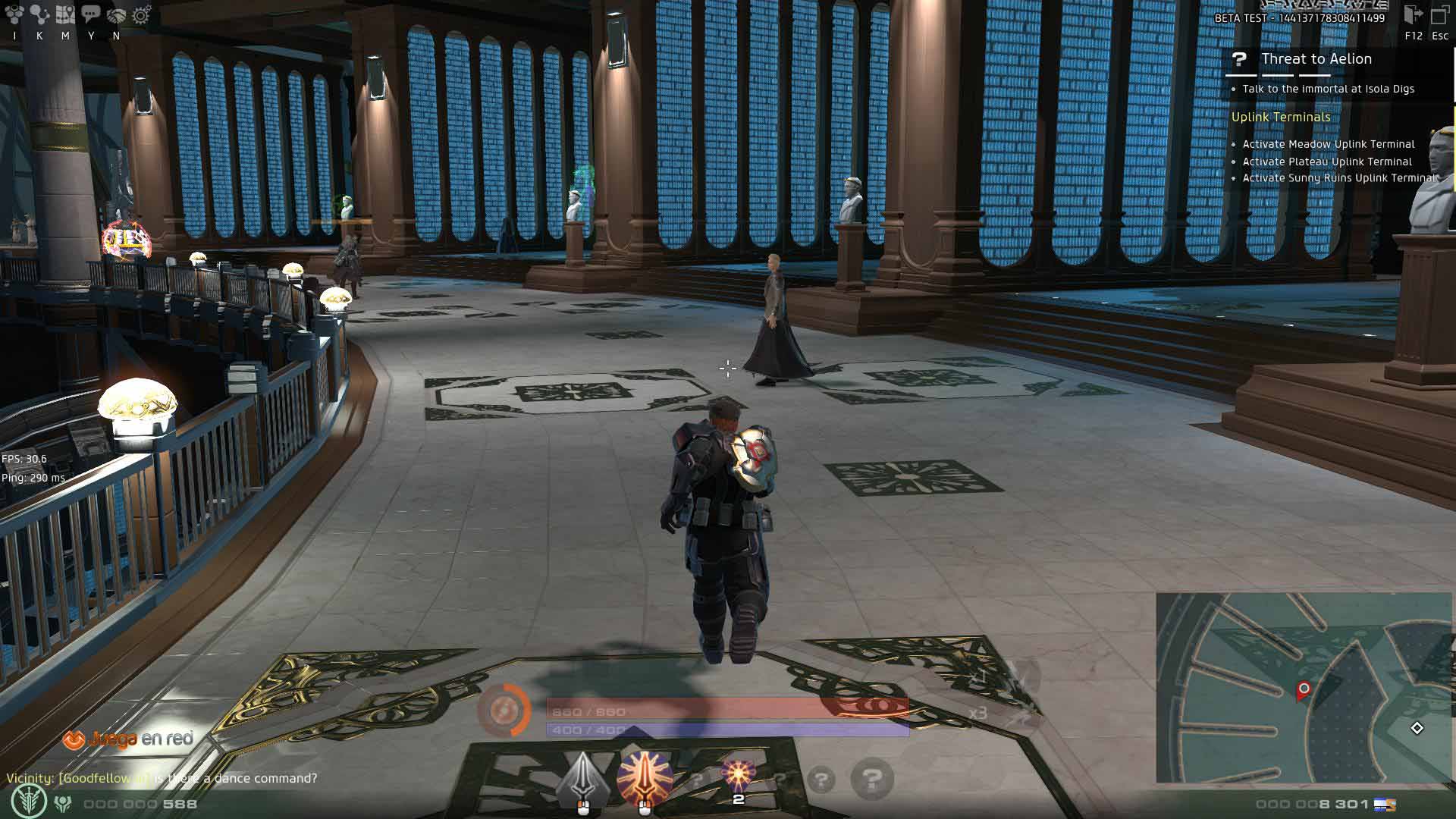Activate the glowing orange sword ability
Viewport: 1456px width, 819px height.
point(645,778)
